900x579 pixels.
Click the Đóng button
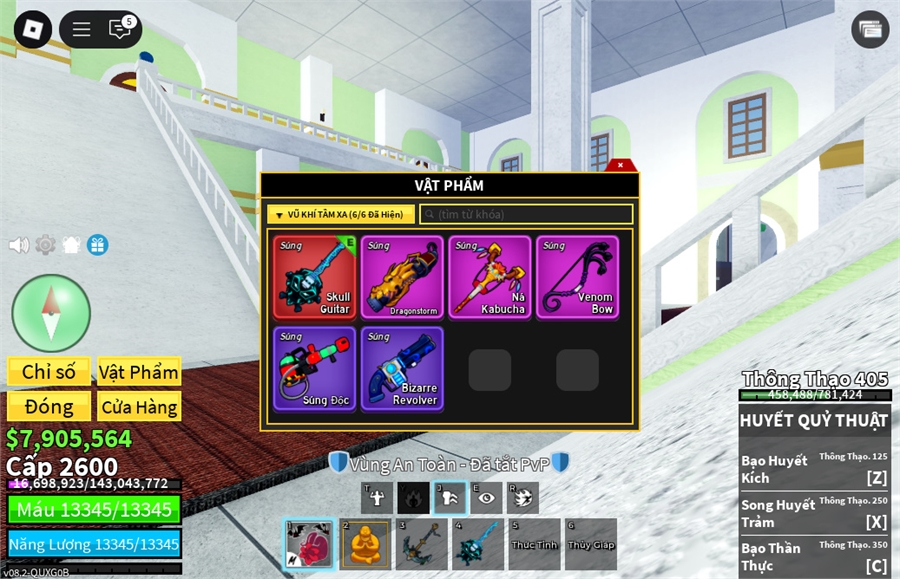pos(49,407)
